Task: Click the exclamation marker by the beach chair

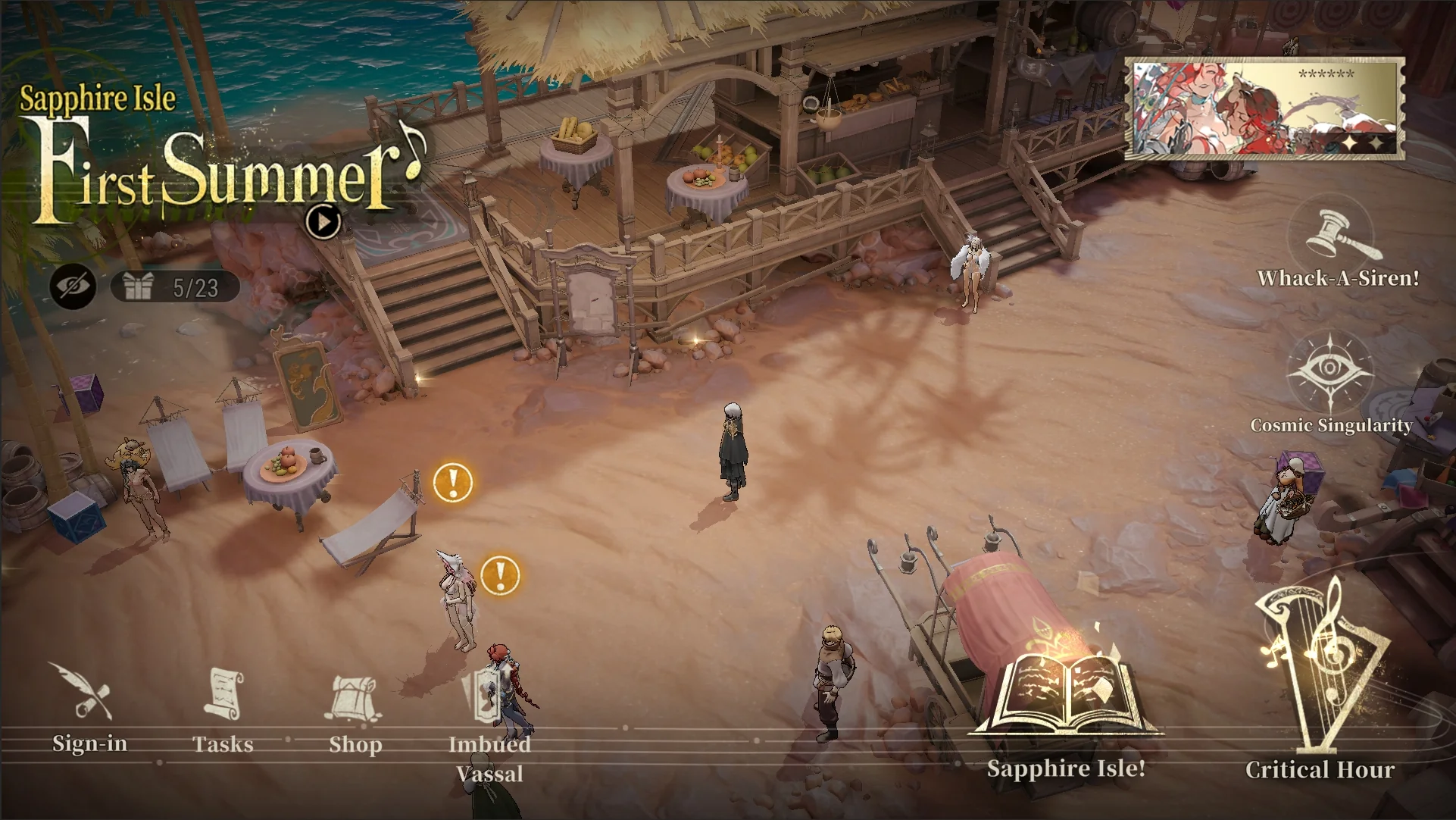Action: point(453,482)
